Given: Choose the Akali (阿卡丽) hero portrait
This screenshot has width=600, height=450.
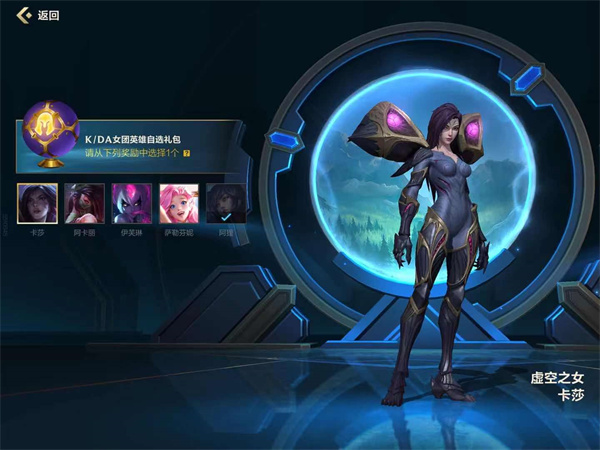Looking at the screenshot, I should click(x=84, y=203).
